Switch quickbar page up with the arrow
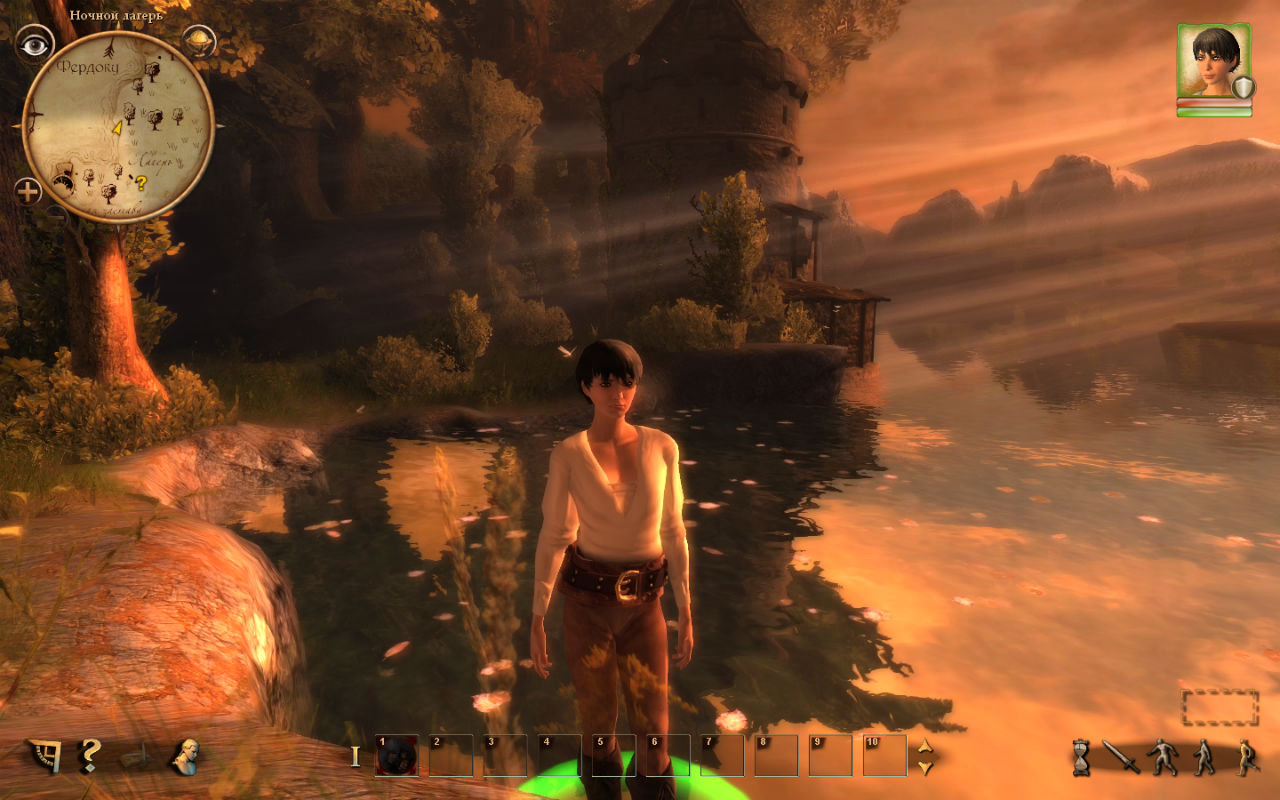Image resolution: width=1280 pixels, height=800 pixels. pos(925,745)
